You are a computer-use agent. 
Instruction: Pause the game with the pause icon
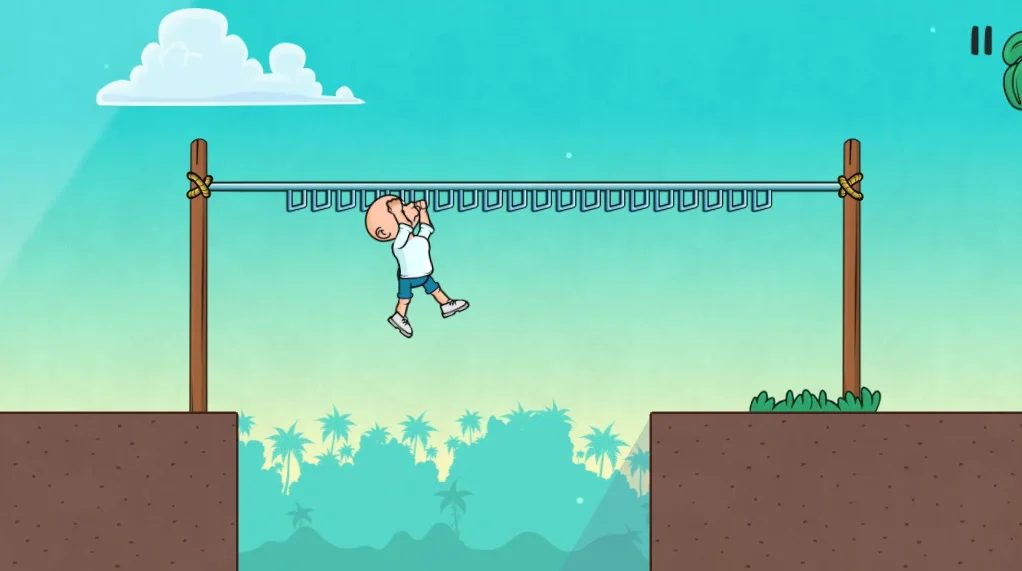pos(981,41)
